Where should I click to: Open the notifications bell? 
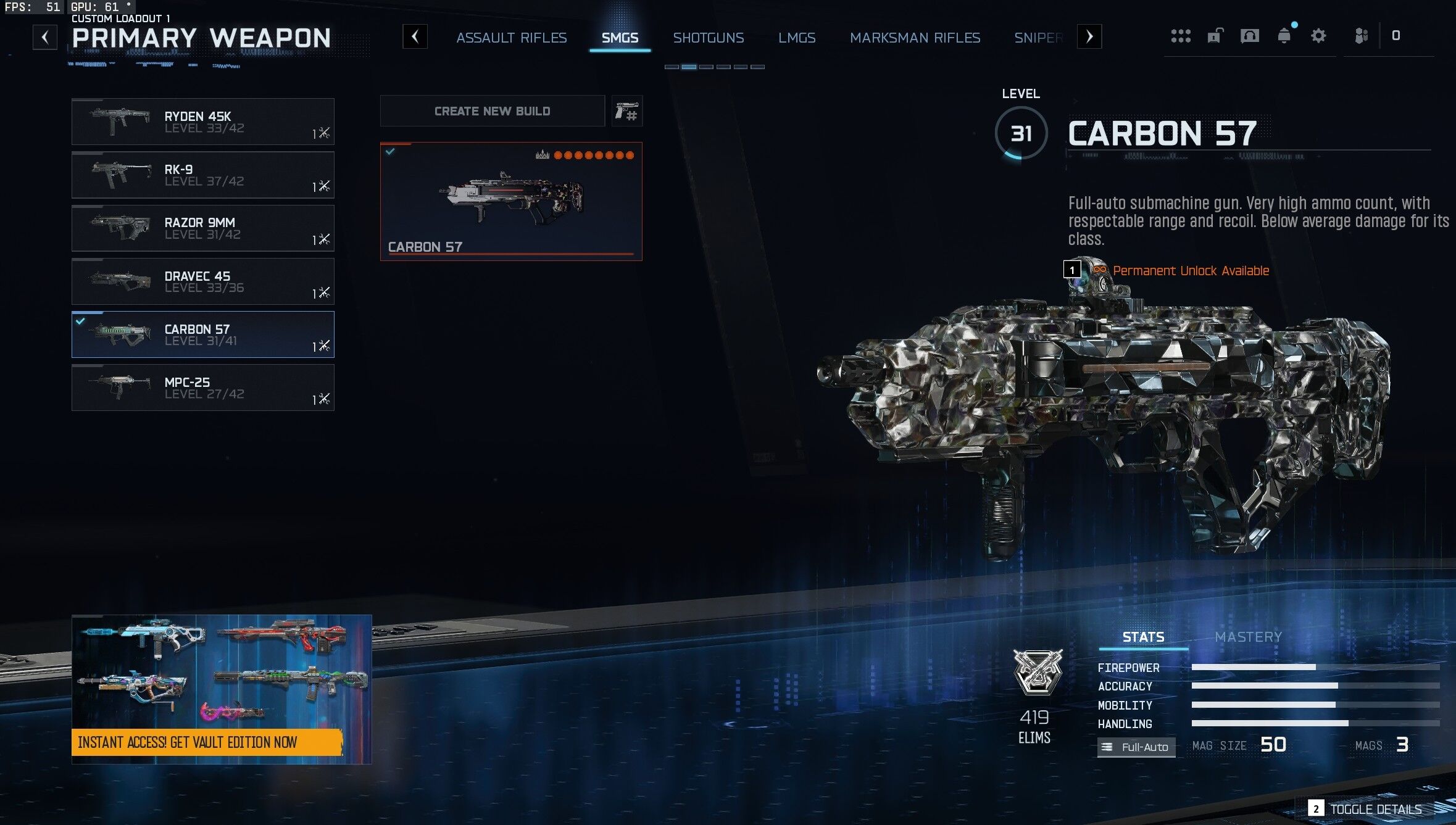point(1284,36)
